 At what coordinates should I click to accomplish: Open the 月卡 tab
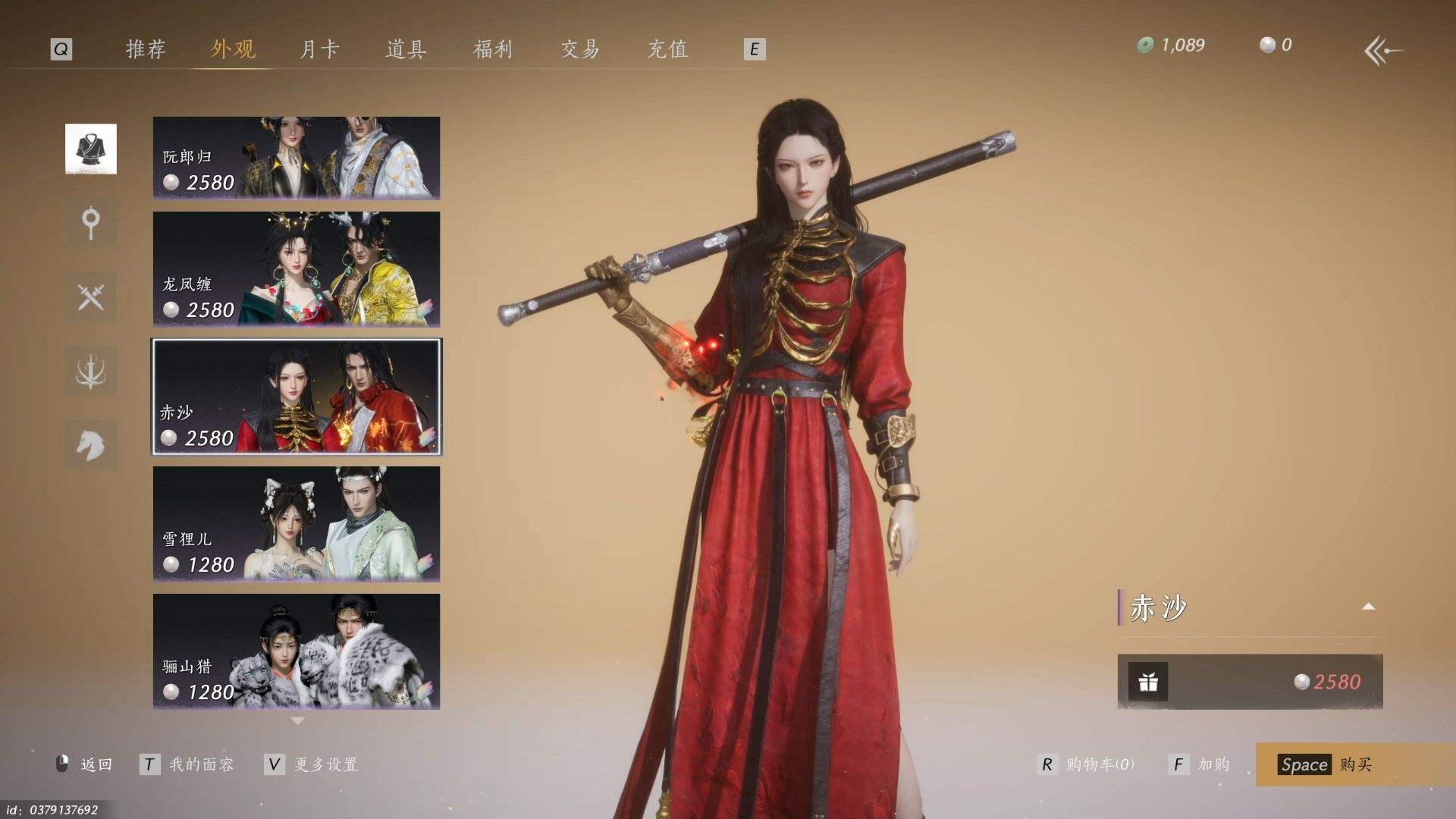click(319, 49)
